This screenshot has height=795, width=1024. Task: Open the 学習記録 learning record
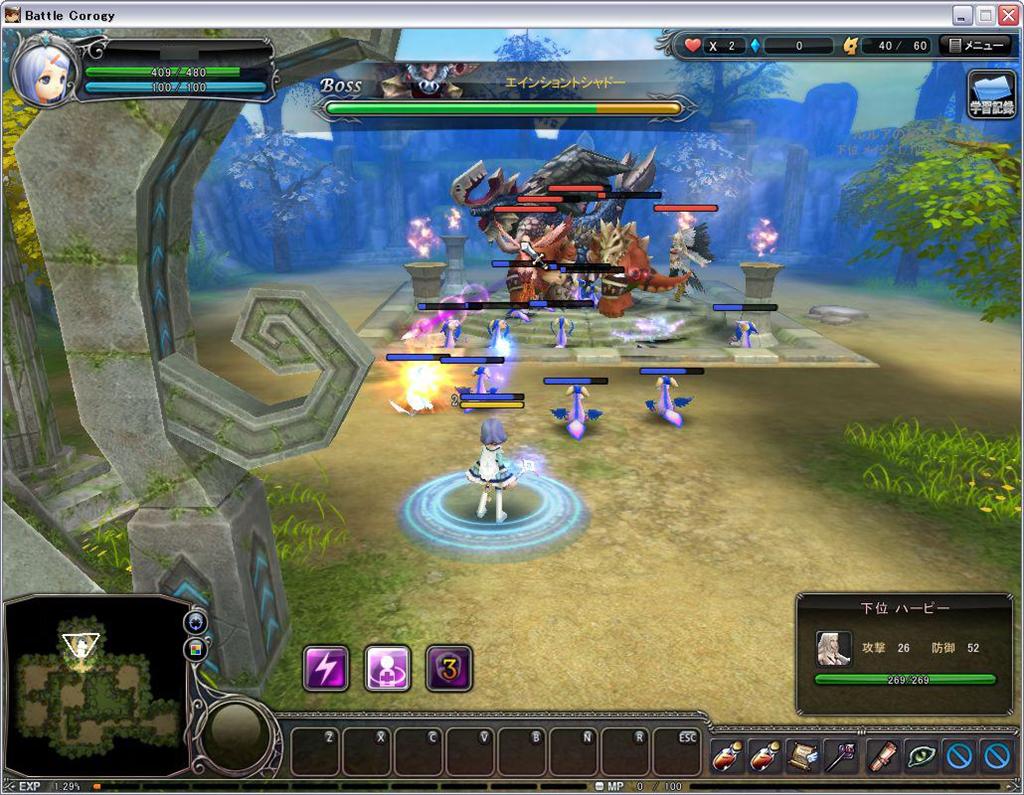(991, 95)
